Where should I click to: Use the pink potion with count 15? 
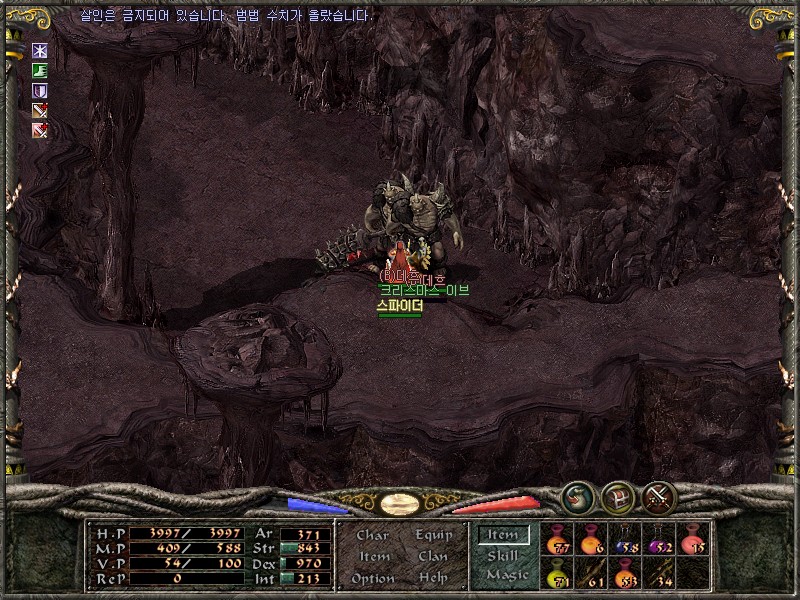pyautogui.click(x=693, y=540)
